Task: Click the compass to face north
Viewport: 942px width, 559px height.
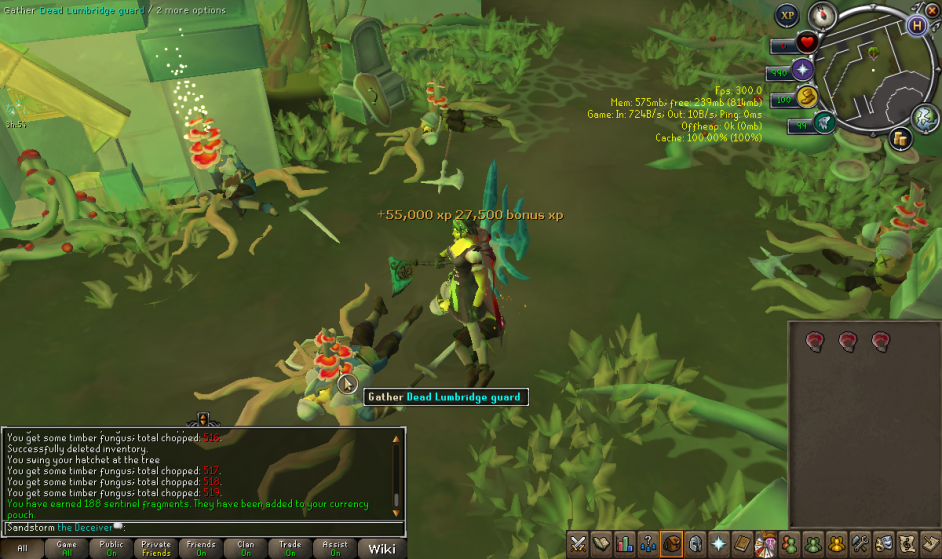Action: (822, 15)
